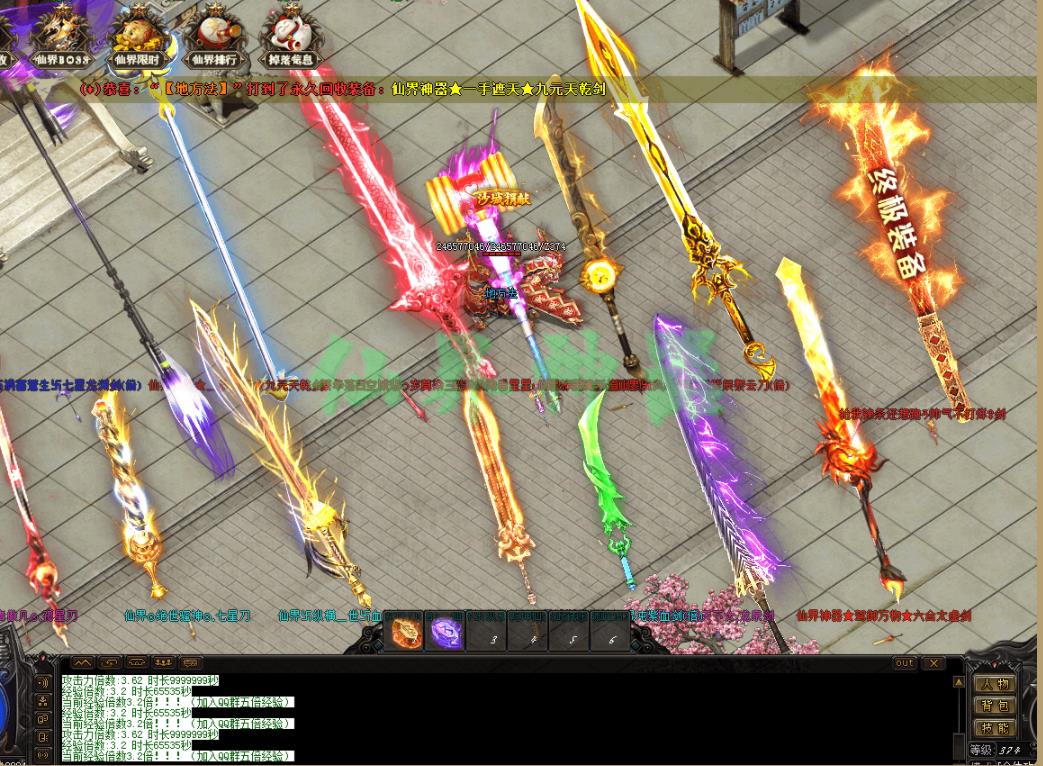This screenshot has width=1043, height=766.
Task: Select the zigzag-line chat channel button
Action: tap(82, 663)
